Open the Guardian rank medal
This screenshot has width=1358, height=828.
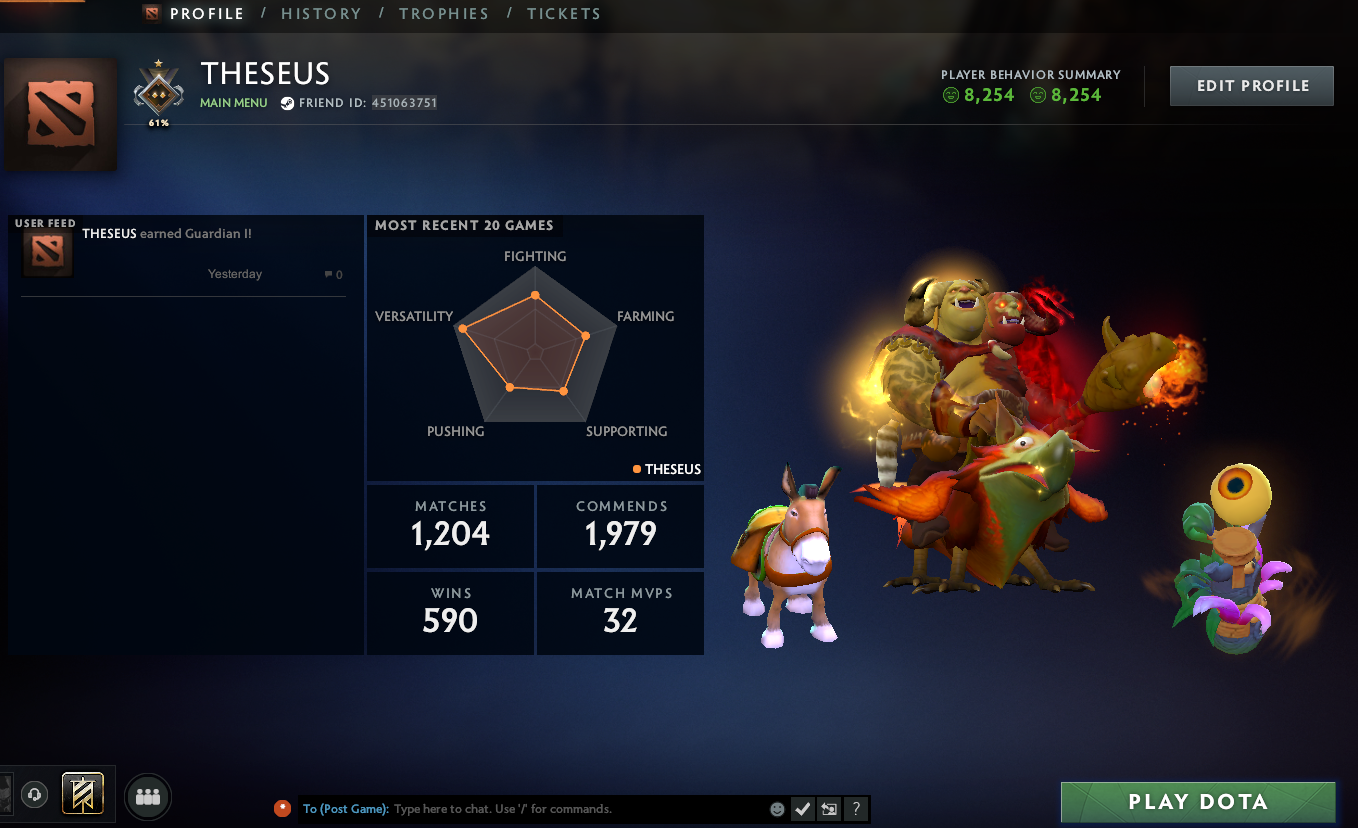coord(157,92)
